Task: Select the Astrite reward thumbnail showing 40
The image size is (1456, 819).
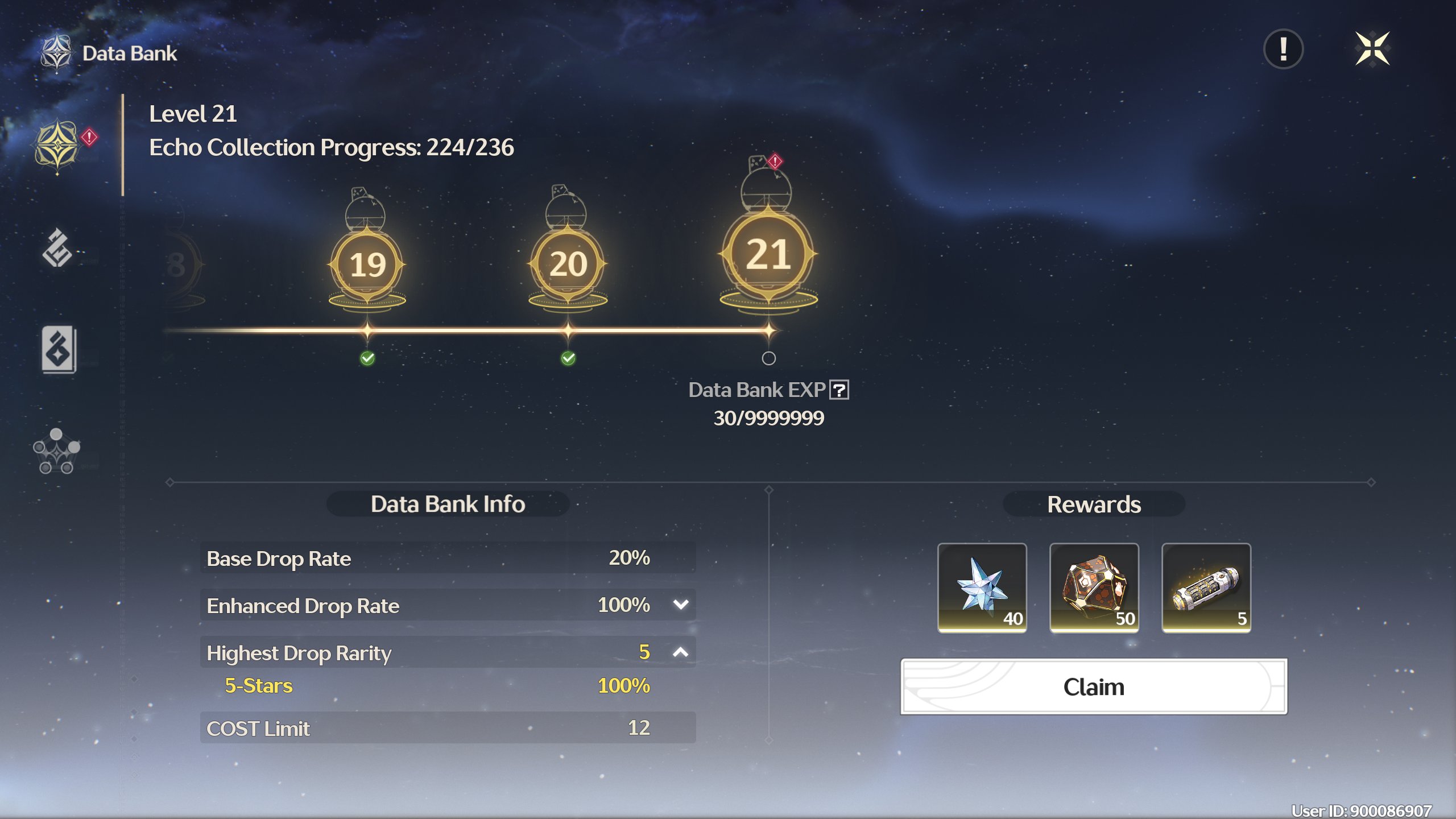Action: [982, 587]
